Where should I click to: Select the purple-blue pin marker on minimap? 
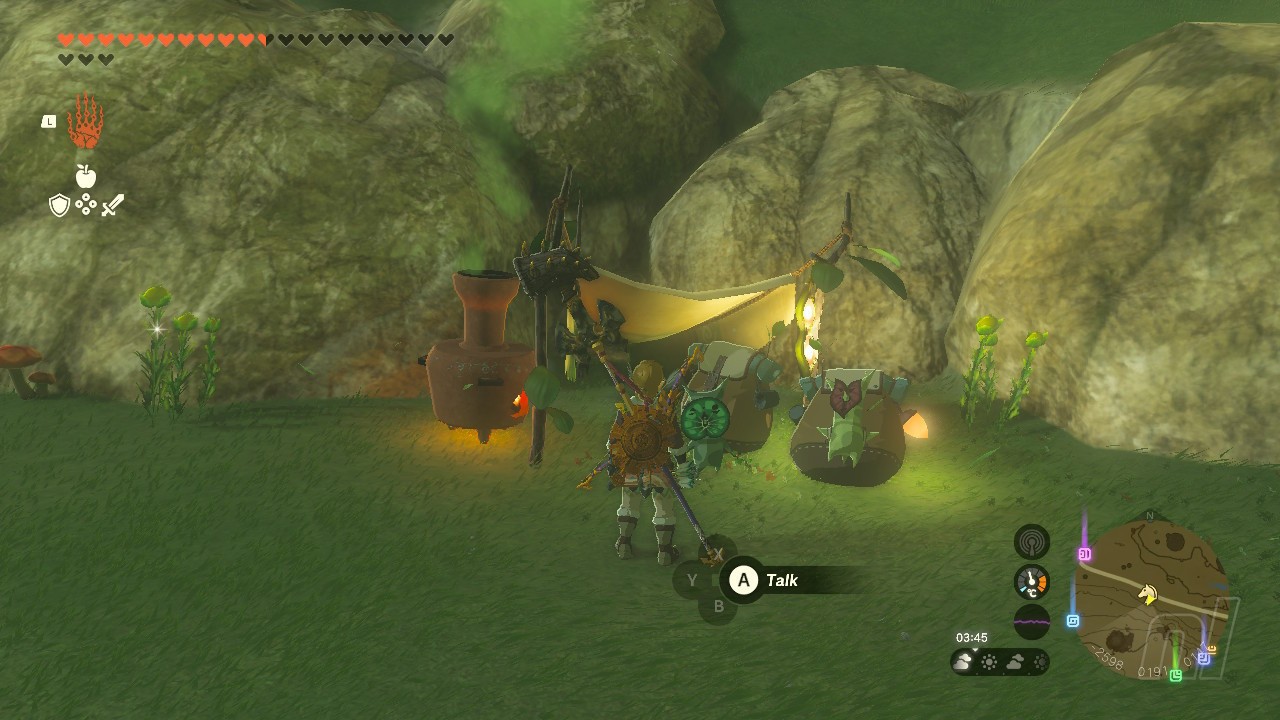coord(1203,658)
